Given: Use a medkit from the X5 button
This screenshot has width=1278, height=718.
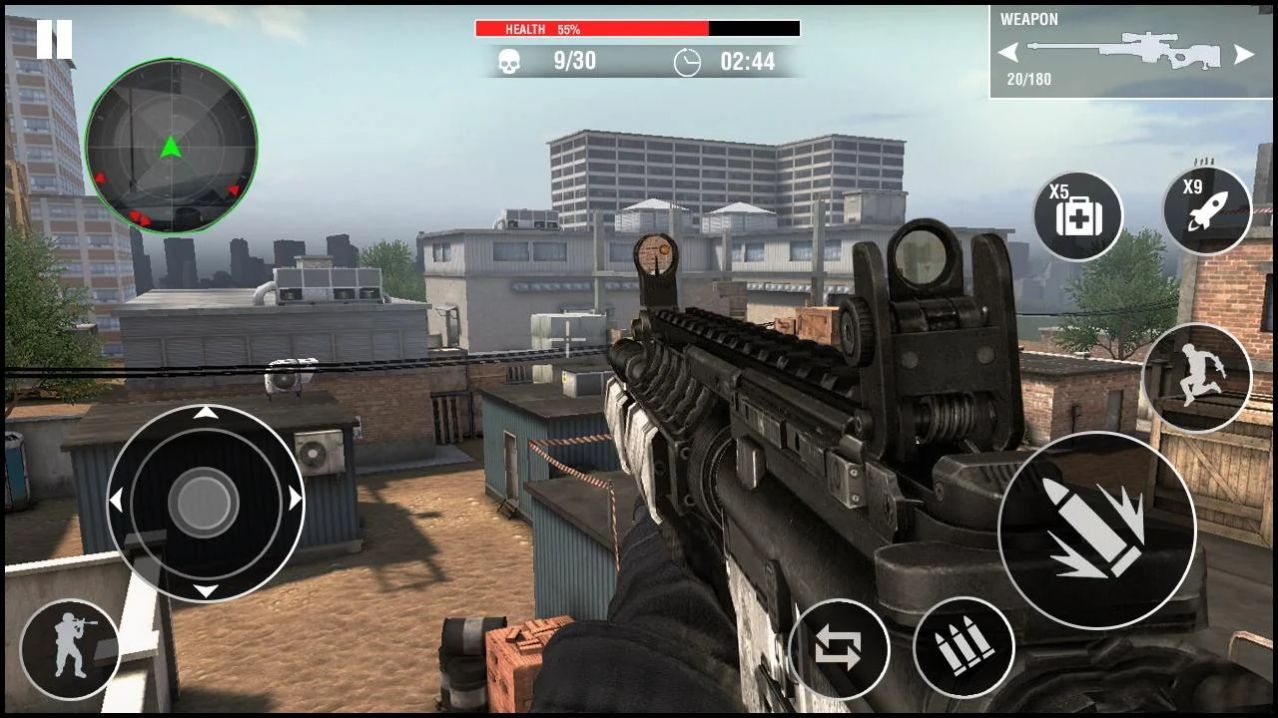Looking at the screenshot, I should click(x=1077, y=216).
